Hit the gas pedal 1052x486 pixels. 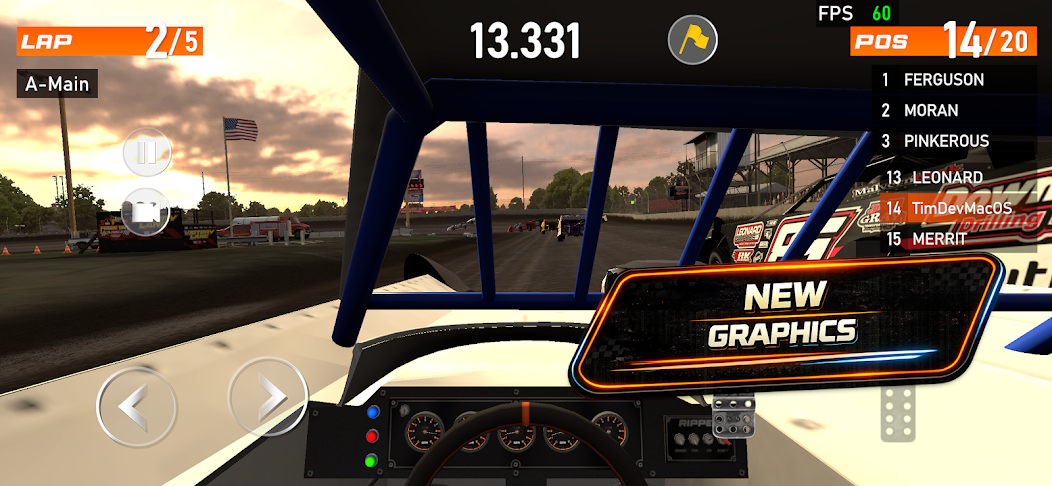tap(897, 411)
